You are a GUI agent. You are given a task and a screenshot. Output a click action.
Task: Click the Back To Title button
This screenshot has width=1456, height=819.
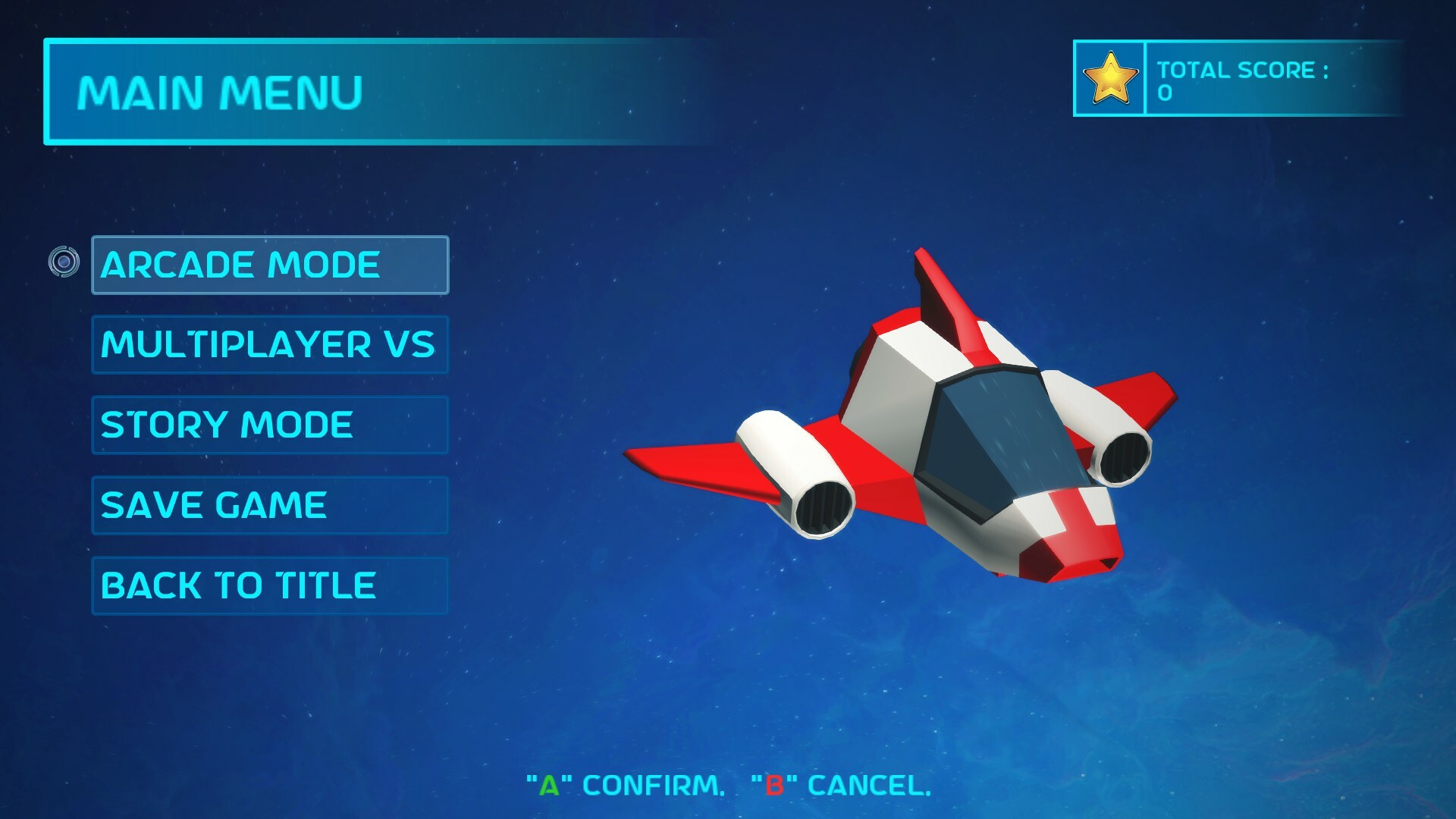(269, 585)
